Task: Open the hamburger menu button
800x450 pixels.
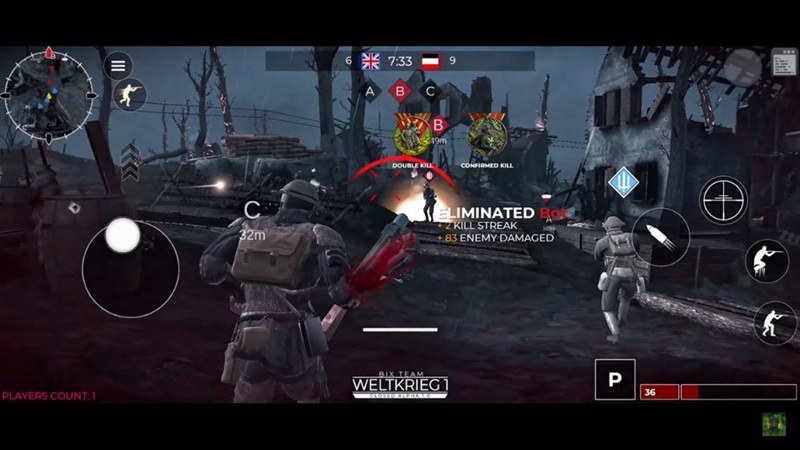Action: coord(119,65)
